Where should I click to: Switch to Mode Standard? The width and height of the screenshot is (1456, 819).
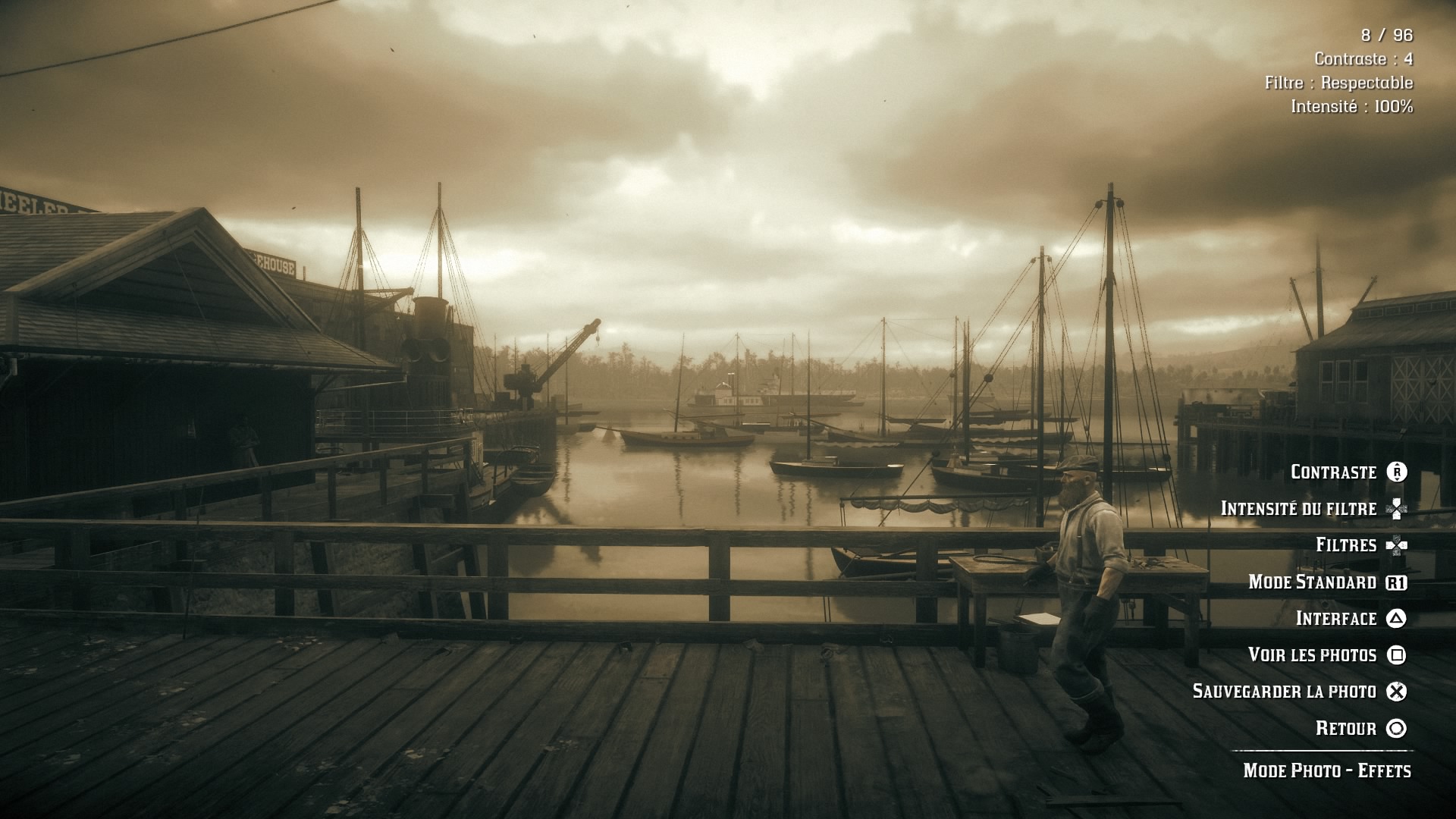click(x=1313, y=582)
